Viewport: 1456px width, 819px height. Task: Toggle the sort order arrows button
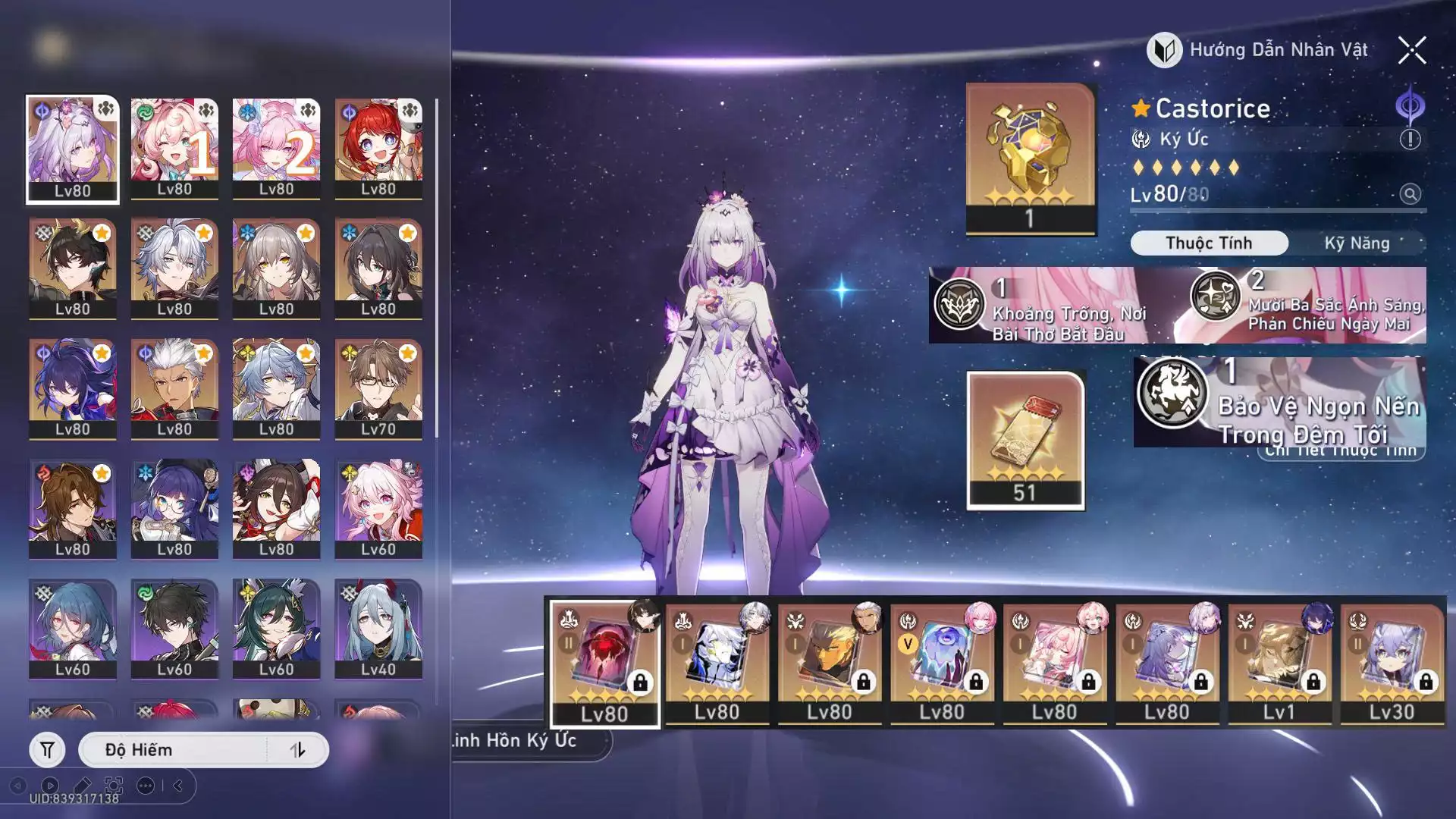tap(297, 750)
